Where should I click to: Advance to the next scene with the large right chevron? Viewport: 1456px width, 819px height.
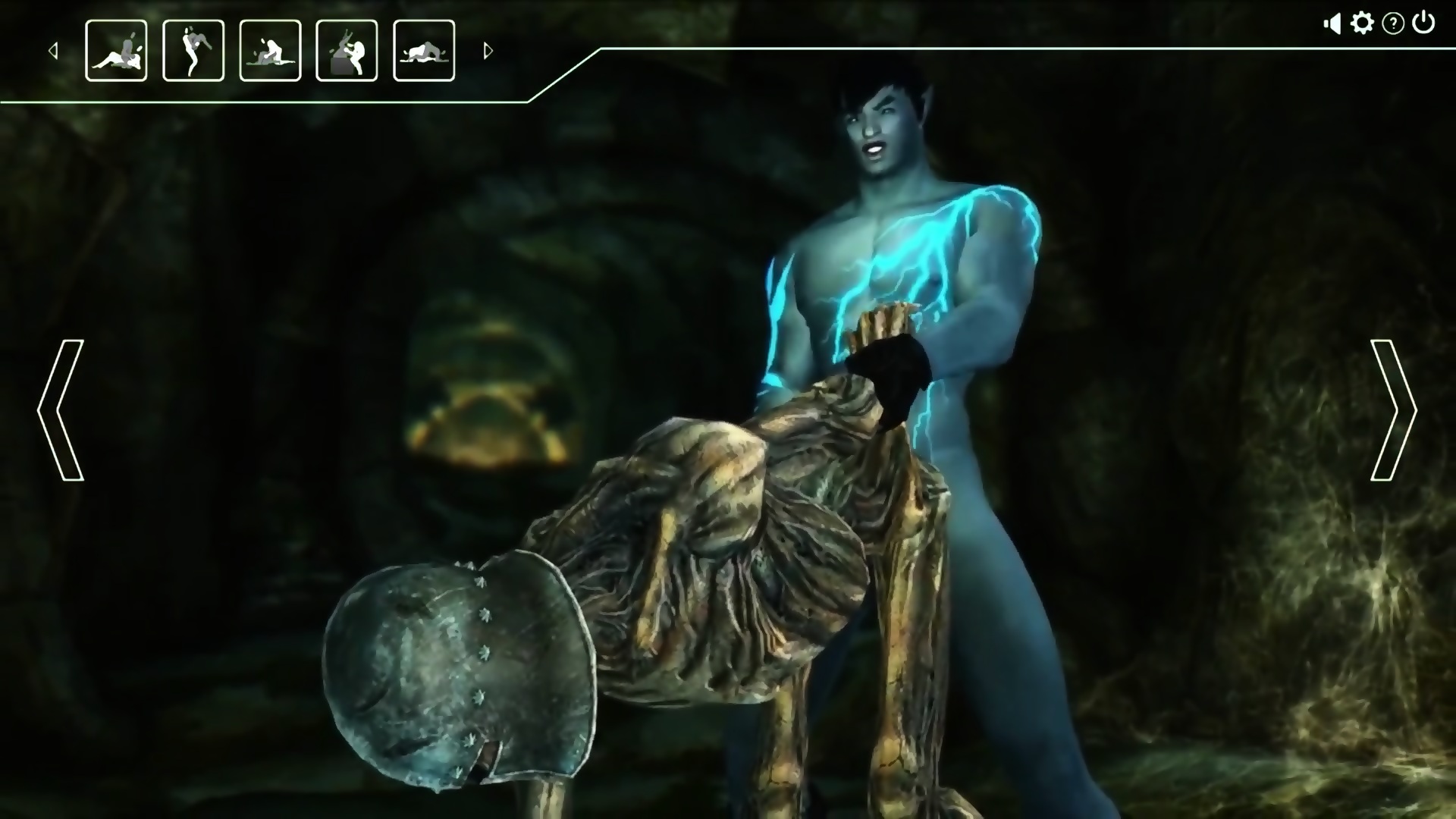tap(1393, 409)
